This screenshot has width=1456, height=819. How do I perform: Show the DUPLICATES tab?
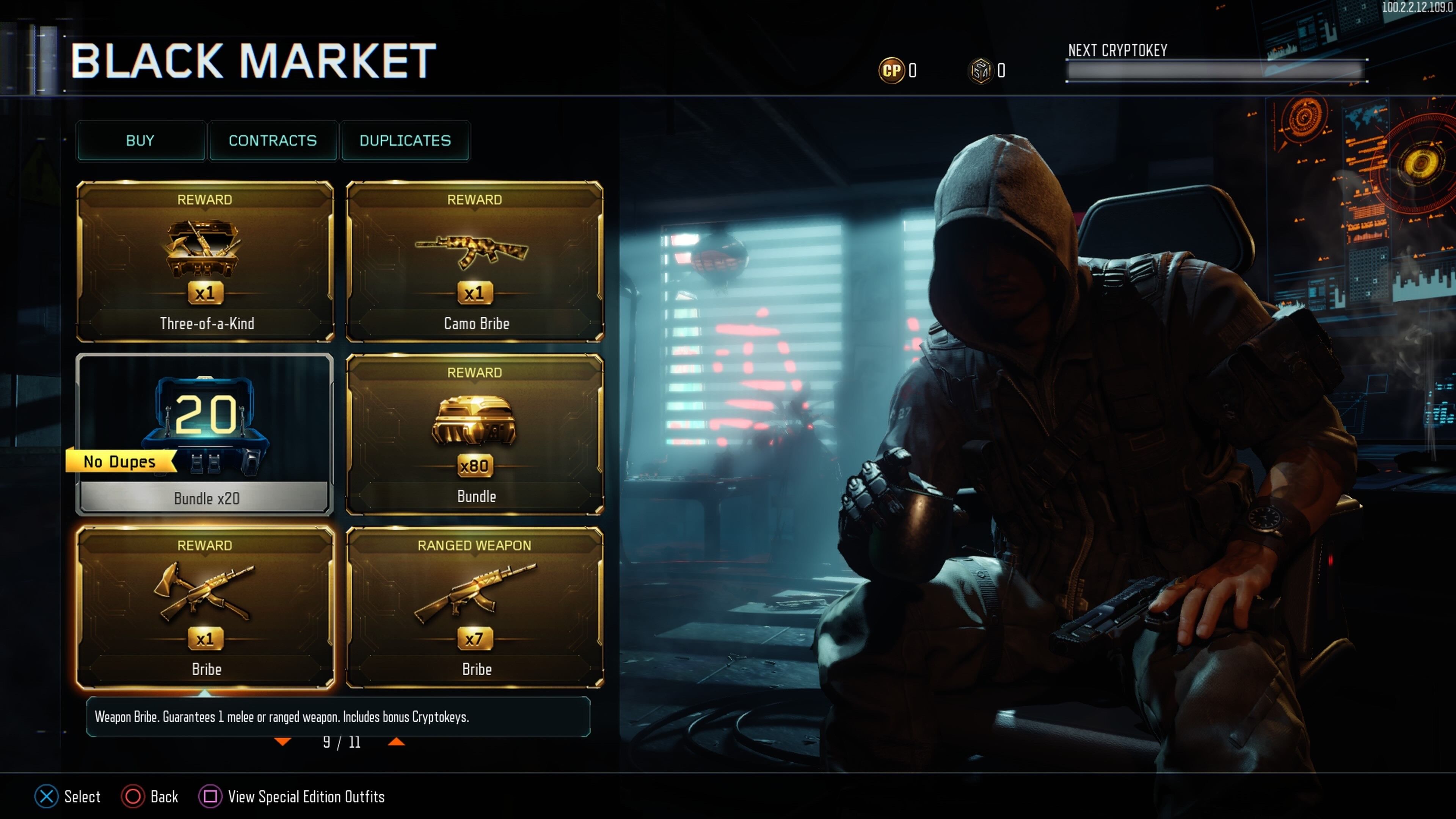tap(405, 141)
